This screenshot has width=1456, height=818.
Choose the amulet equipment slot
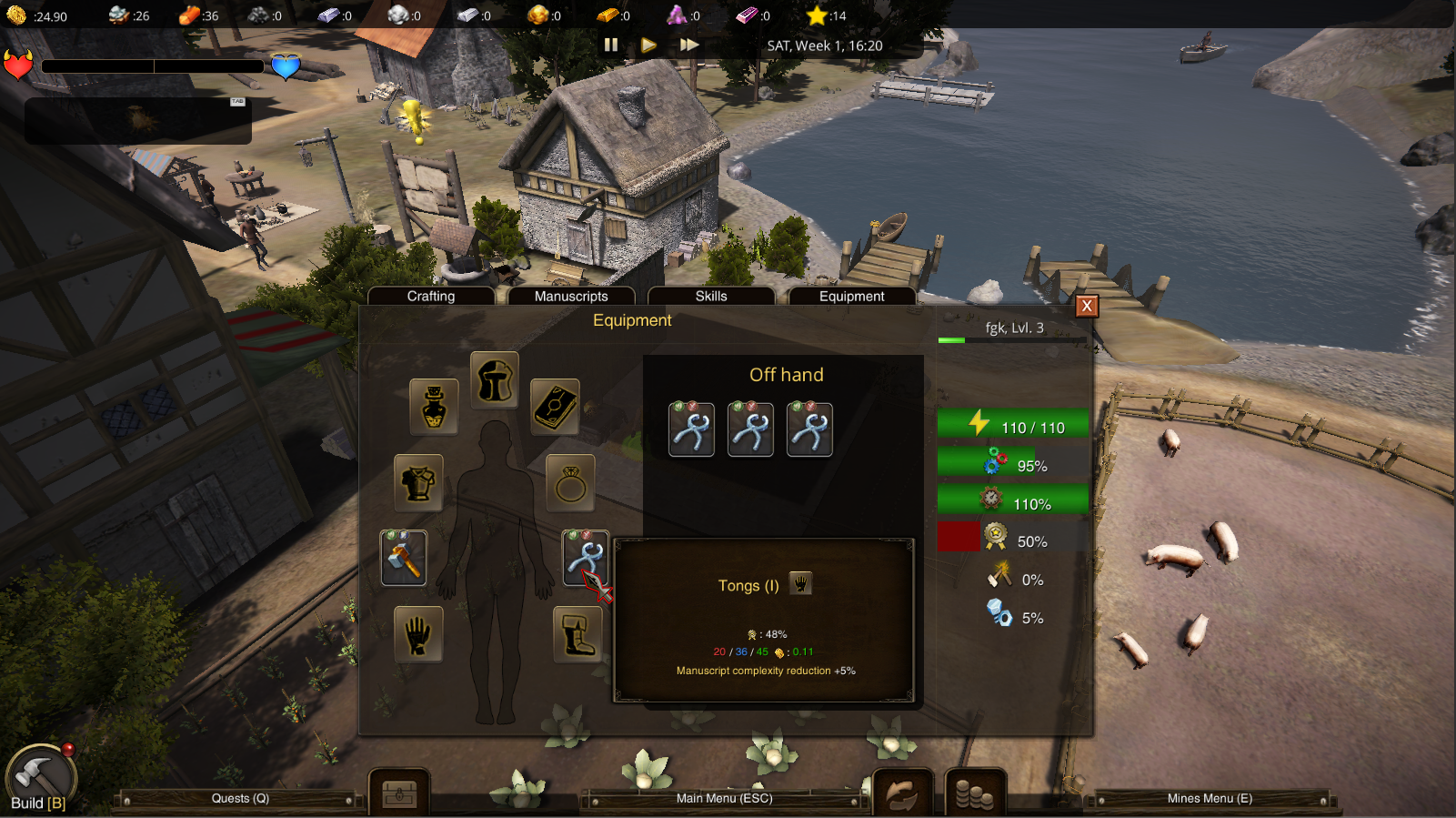[x=434, y=406]
